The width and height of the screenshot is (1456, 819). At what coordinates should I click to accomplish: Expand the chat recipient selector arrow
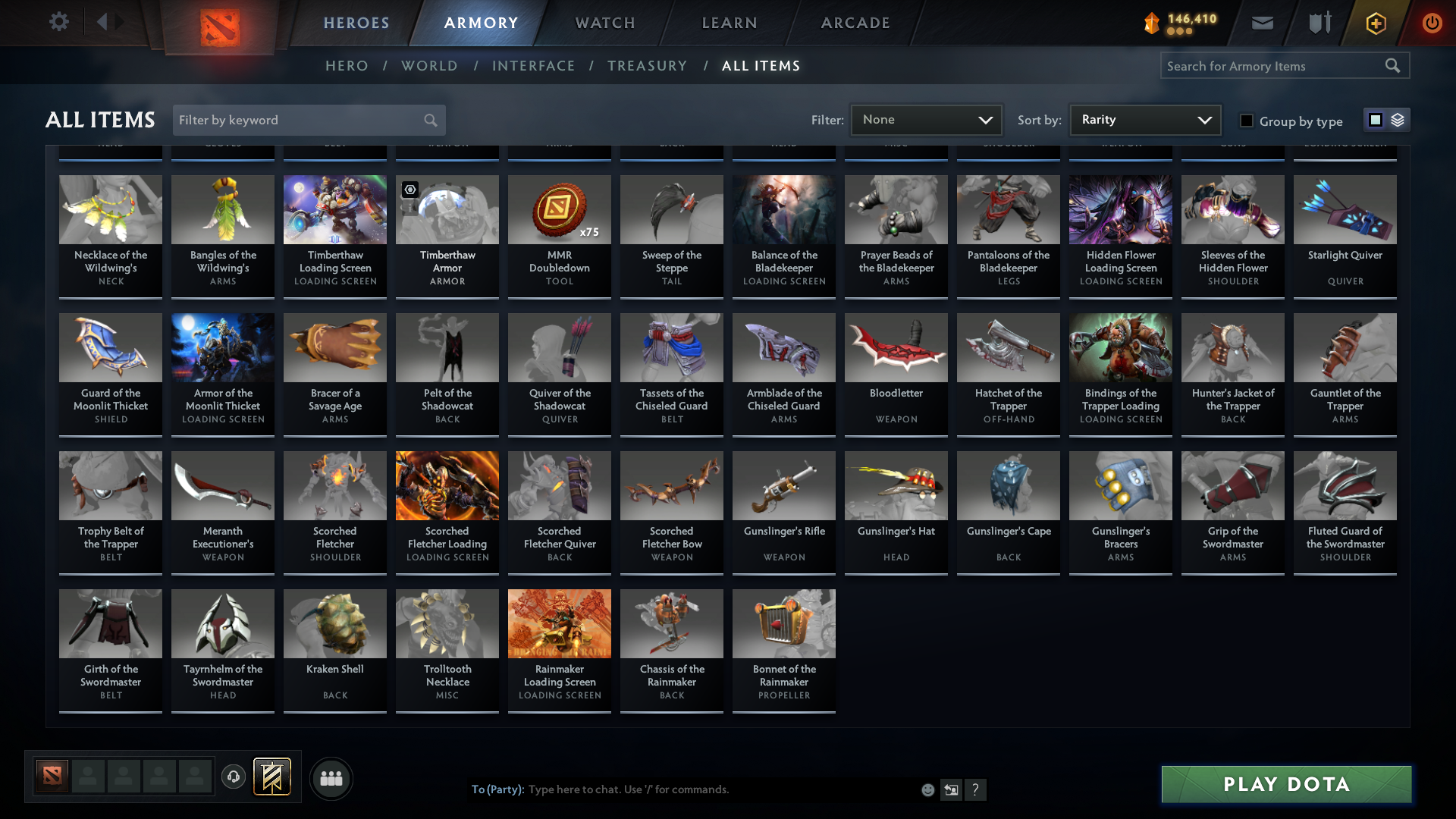(952, 789)
